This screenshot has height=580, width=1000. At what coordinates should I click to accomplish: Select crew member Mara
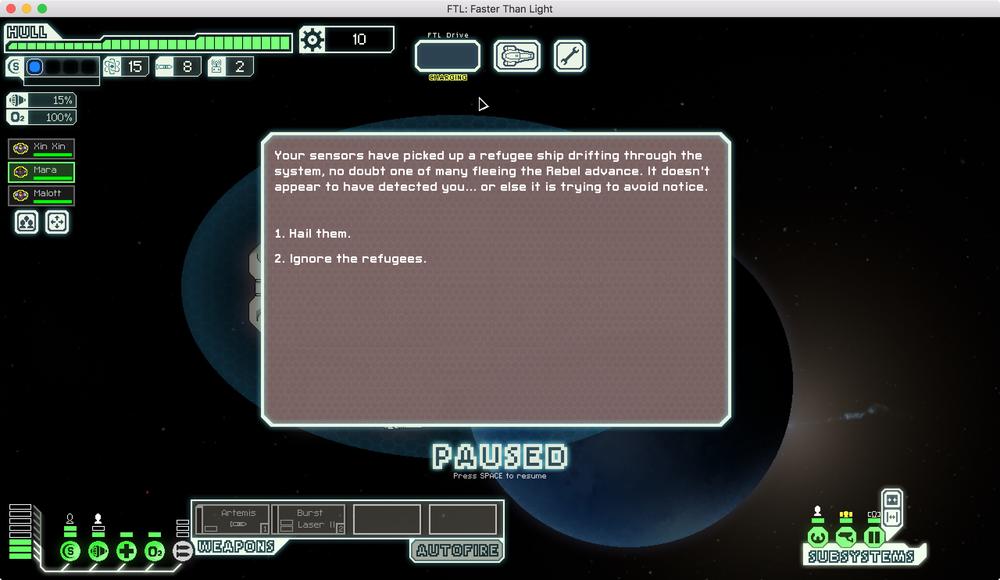point(42,172)
